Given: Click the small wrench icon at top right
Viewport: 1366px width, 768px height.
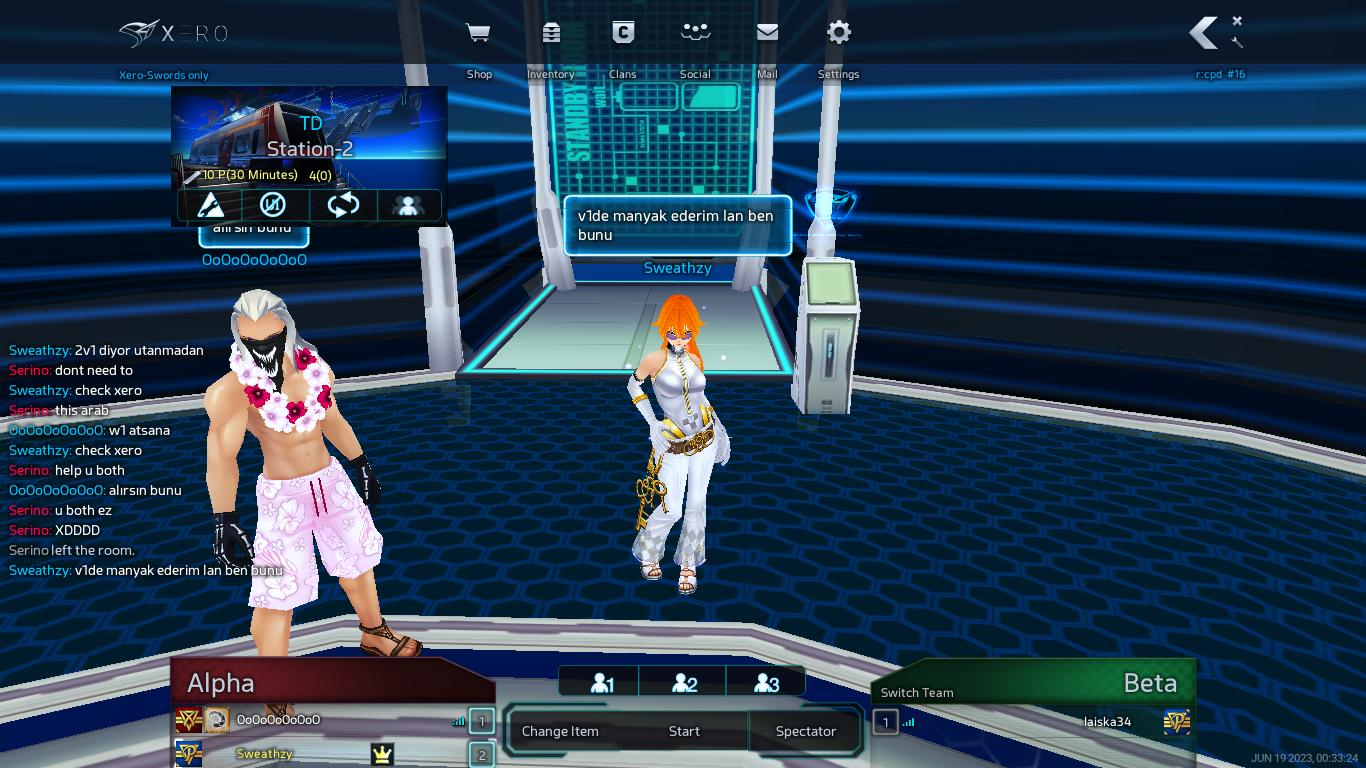Looking at the screenshot, I should [1237, 42].
